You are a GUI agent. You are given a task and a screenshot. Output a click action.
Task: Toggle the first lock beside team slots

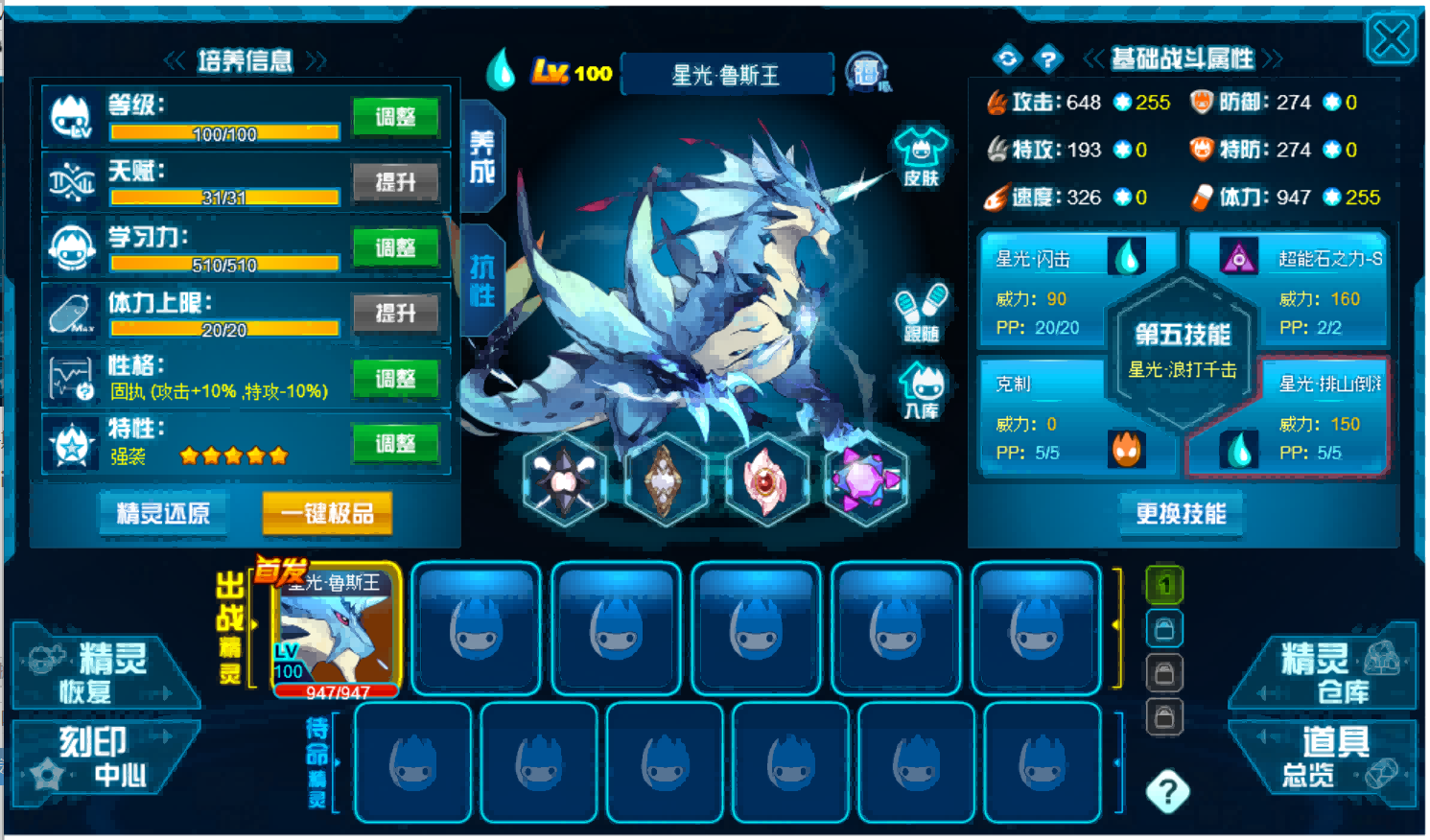coord(1163,628)
